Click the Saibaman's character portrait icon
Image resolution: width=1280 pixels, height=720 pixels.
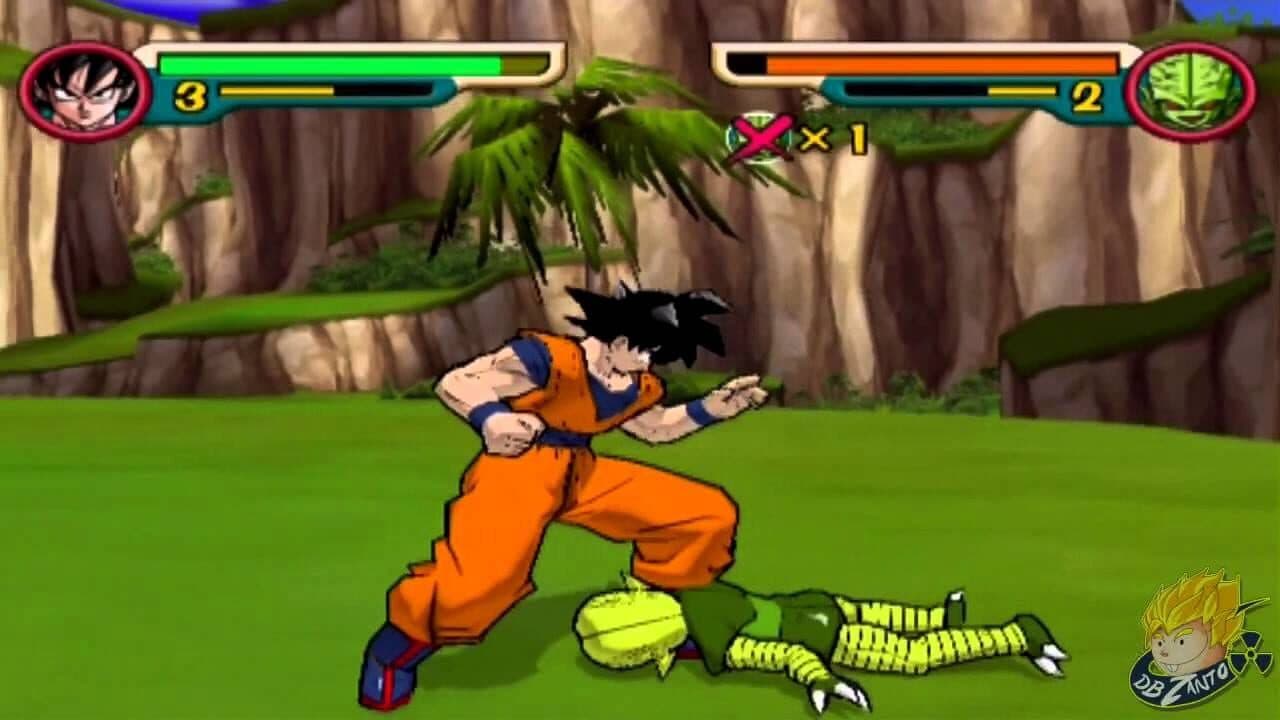pyautogui.click(x=1188, y=84)
